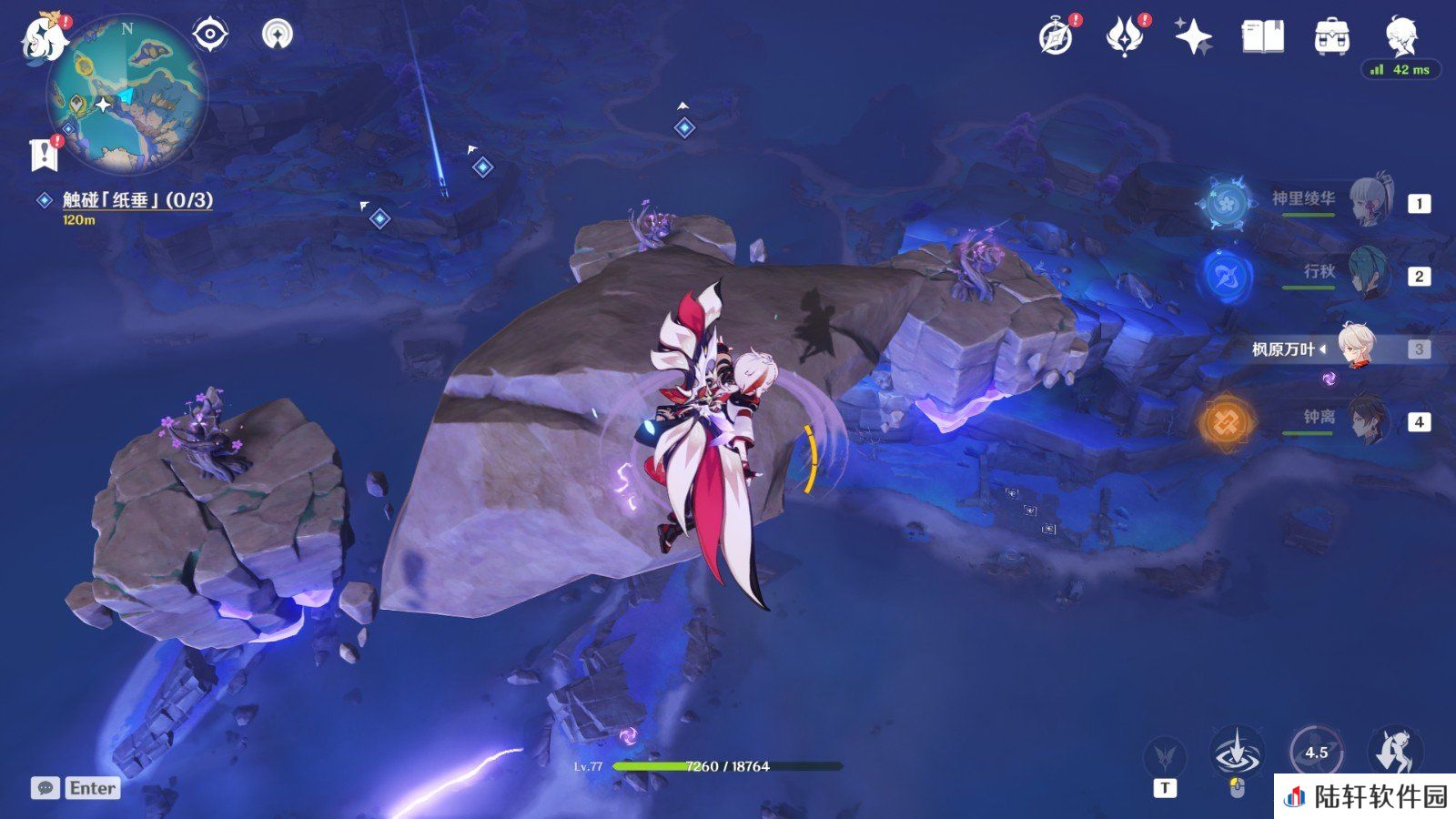Activate the sprint dash icon
The height and width of the screenshot is (819, 1456).
[x=1393, y=753]
